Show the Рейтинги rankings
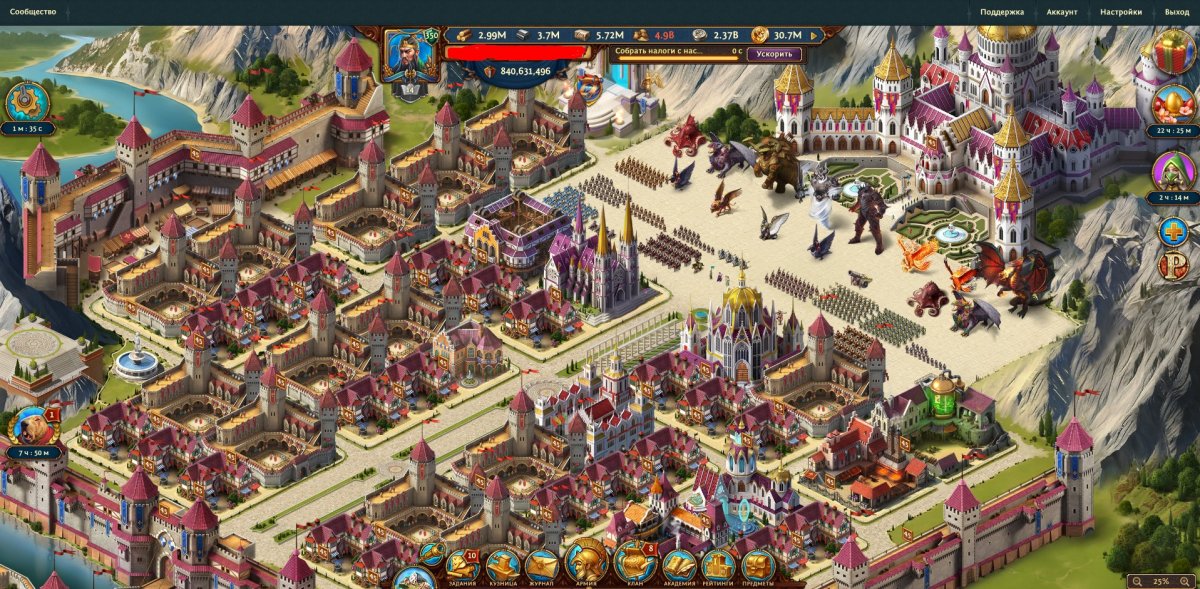1200x589 pixels. click(718, 566)
